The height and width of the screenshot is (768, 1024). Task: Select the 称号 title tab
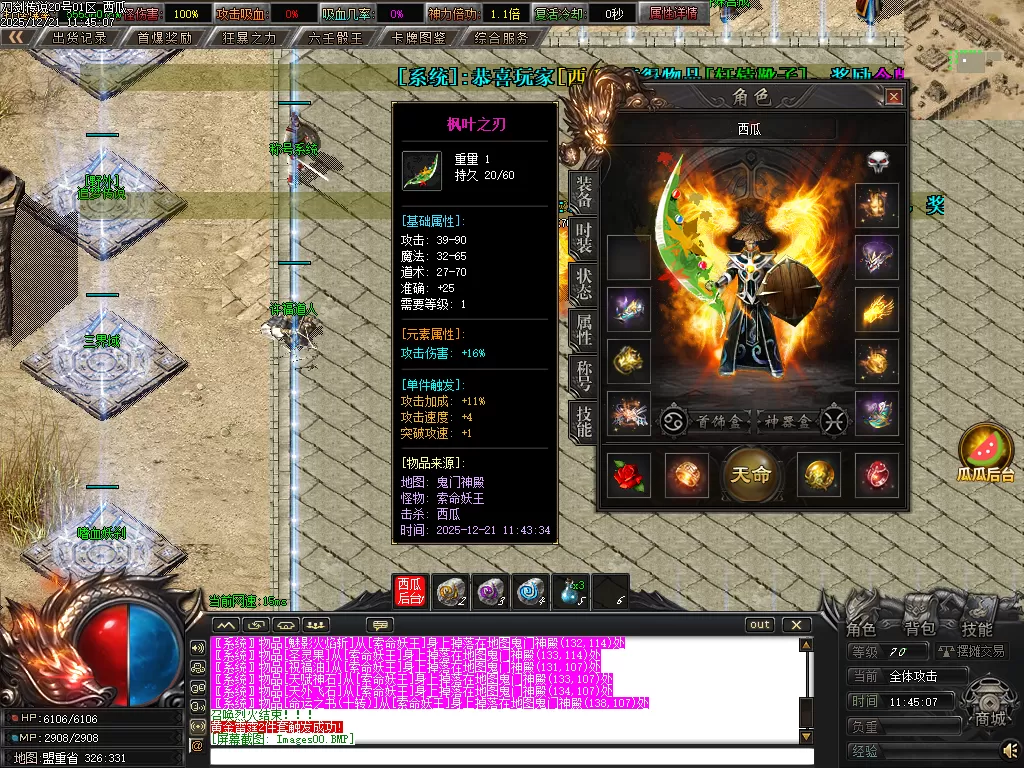584,376
